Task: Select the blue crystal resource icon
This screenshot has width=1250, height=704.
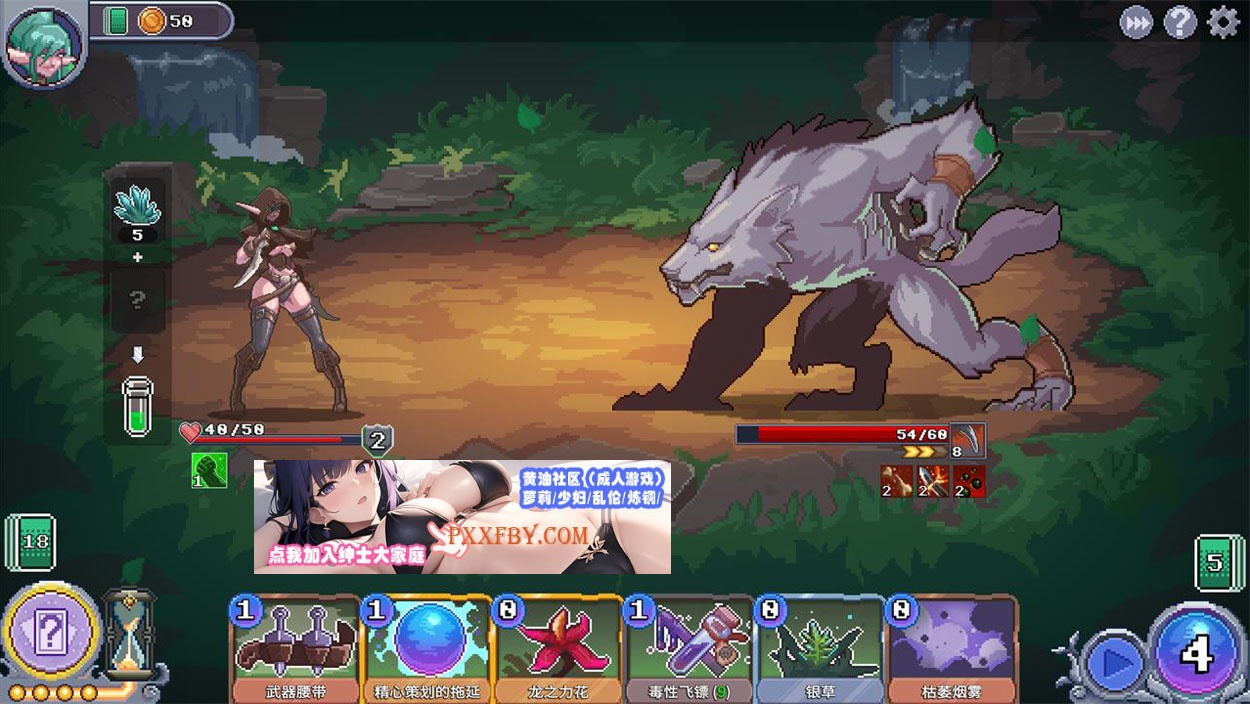Action: point(138,208)
